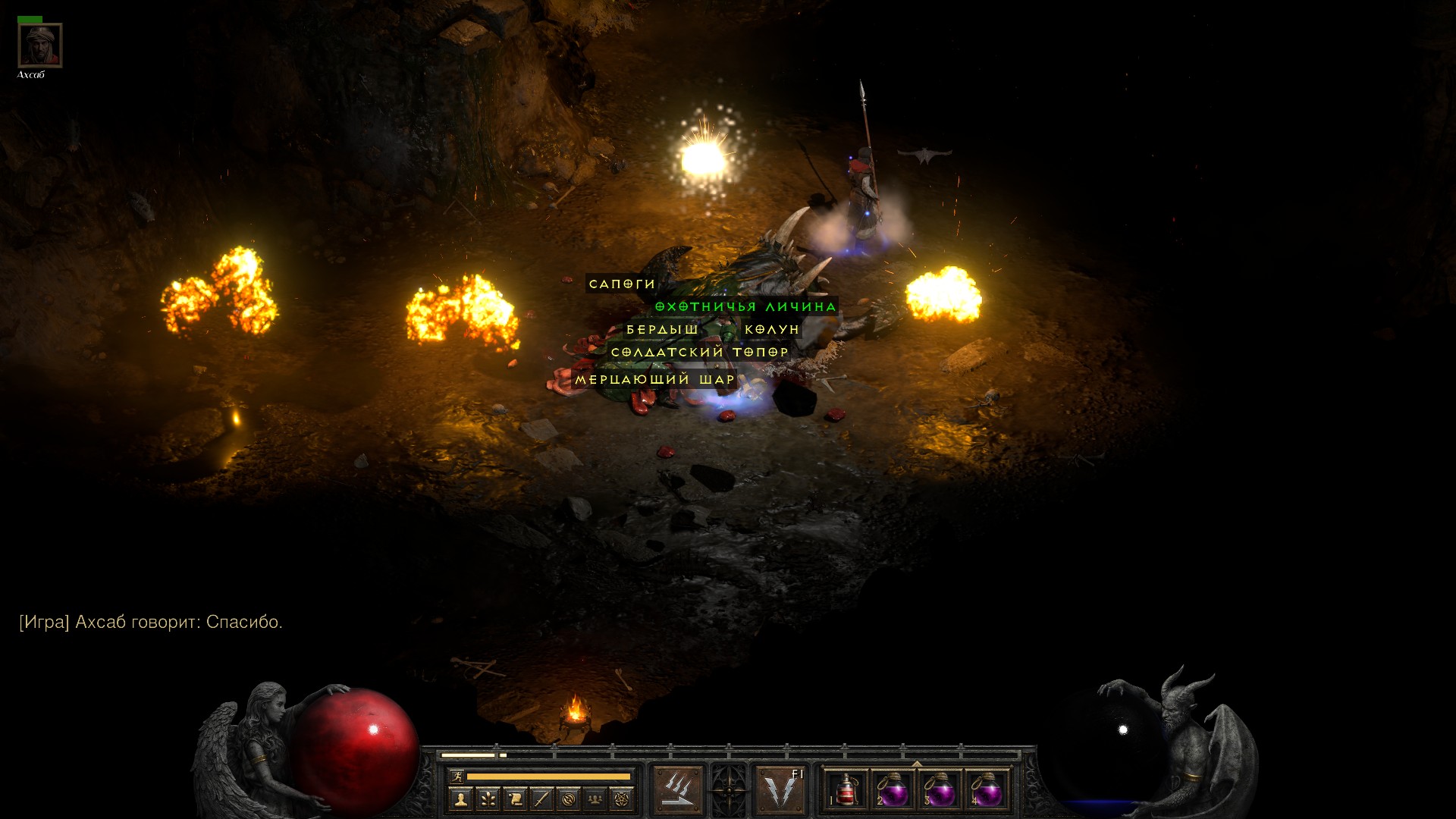This screenshot has height=819, width=1456.
Task: Pick up the Сапоги item label
Action: click(622, 284)
